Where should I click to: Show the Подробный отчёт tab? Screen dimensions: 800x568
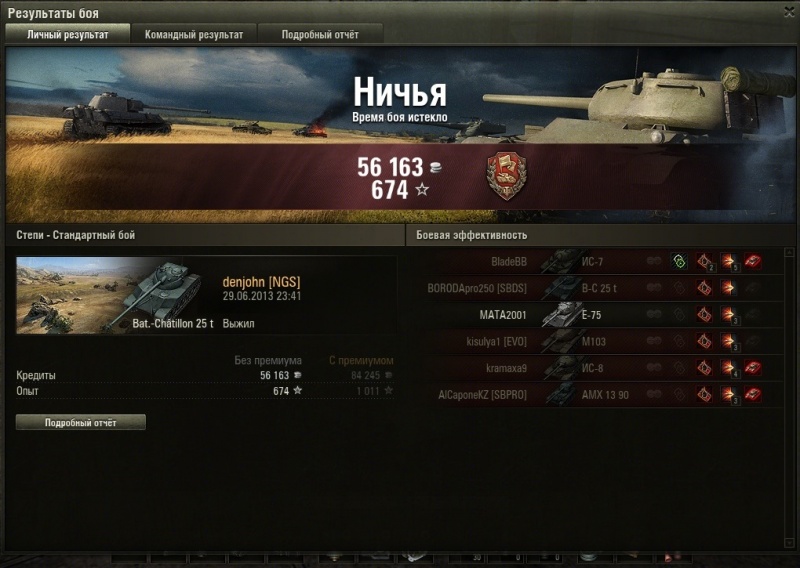coord(320,34)
